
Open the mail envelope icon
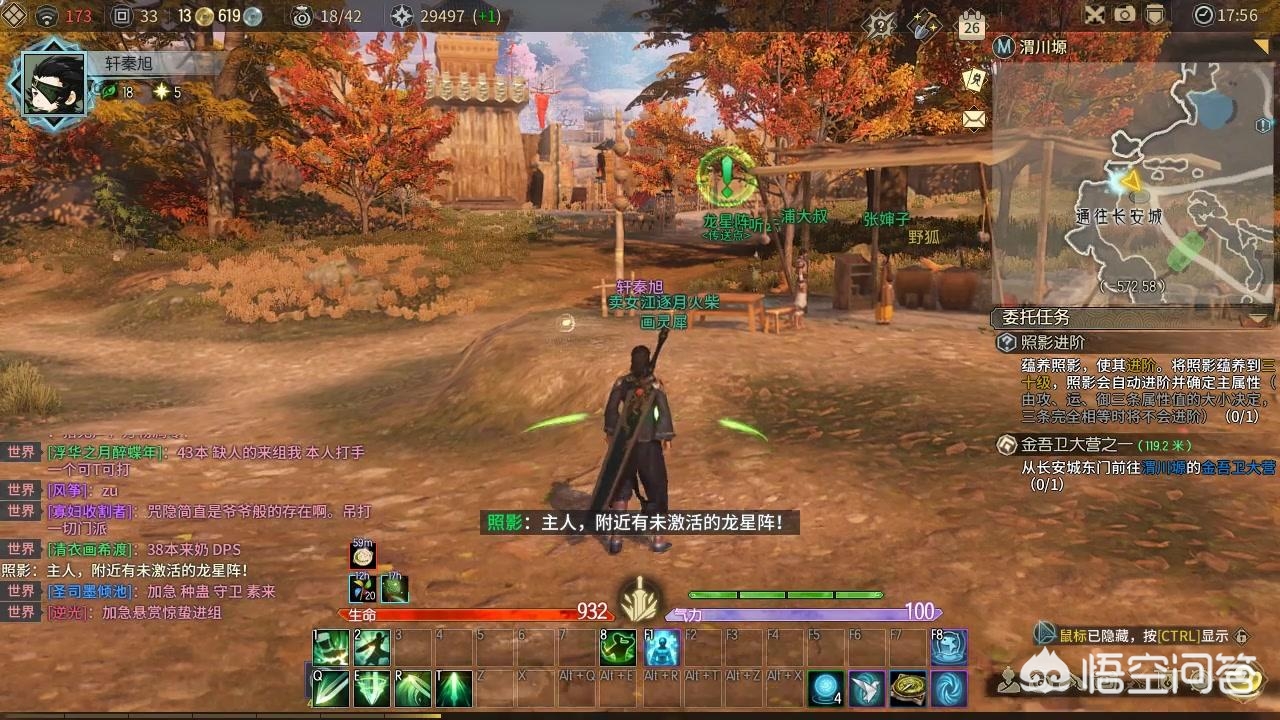973,120
